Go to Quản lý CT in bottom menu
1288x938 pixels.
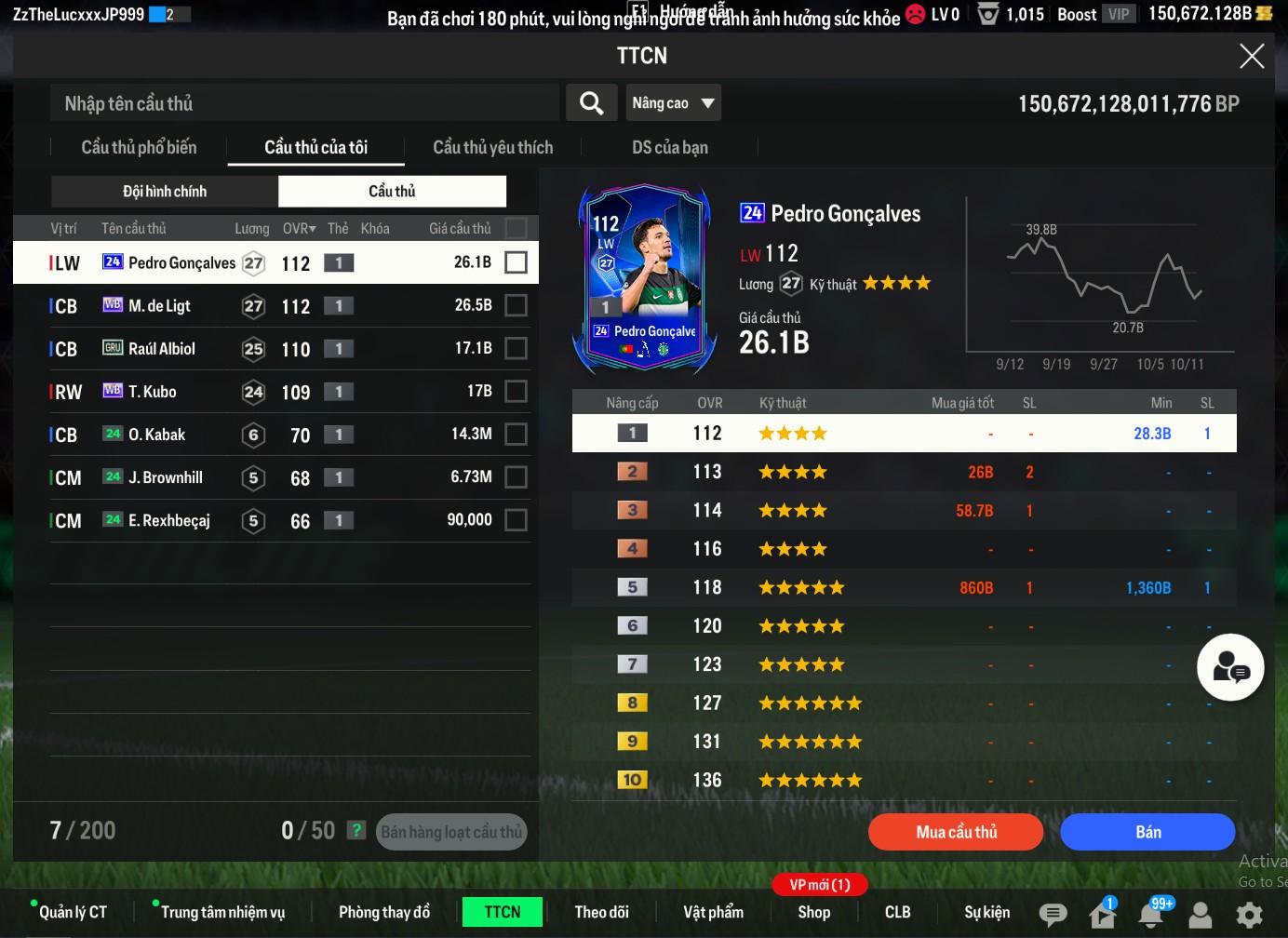73,912
